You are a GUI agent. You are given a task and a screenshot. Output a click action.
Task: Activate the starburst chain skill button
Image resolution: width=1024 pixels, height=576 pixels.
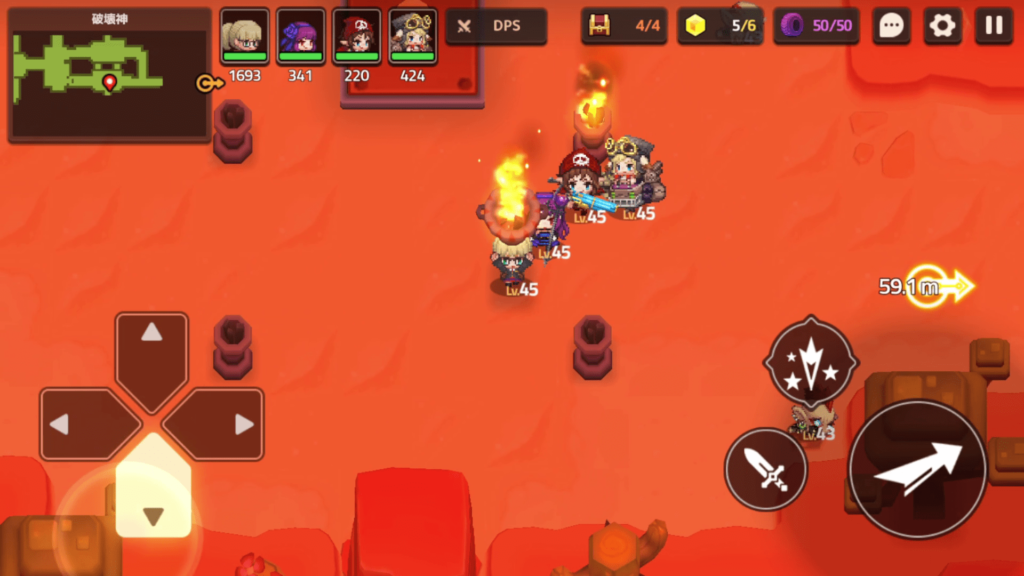tap(810, 360)
